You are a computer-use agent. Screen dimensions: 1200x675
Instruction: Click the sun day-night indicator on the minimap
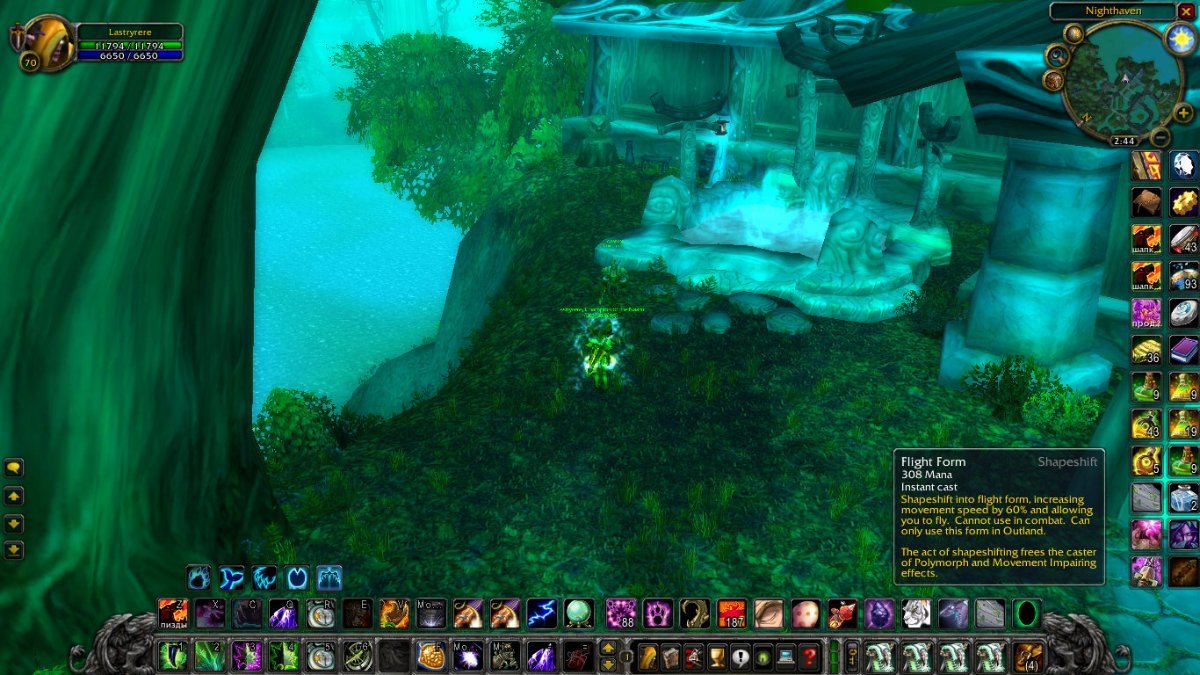coord(1181,40)
